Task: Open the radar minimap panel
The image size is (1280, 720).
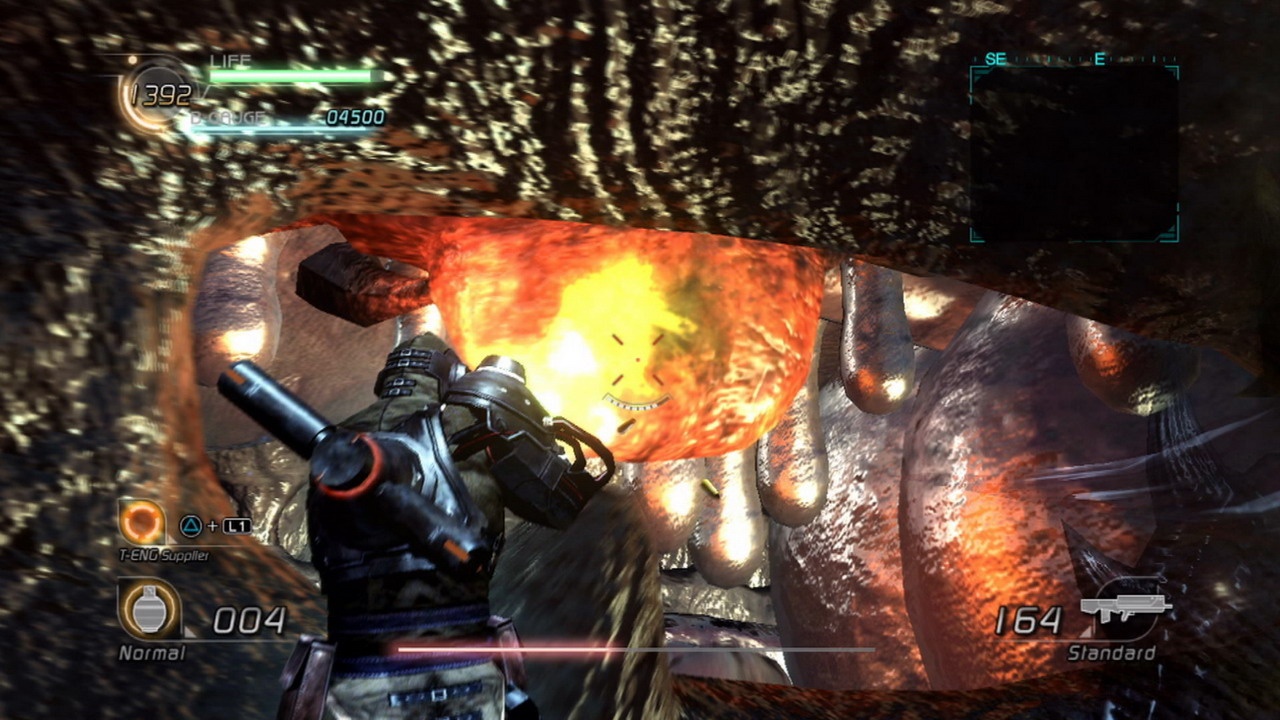Action: tap(1074, 153)
